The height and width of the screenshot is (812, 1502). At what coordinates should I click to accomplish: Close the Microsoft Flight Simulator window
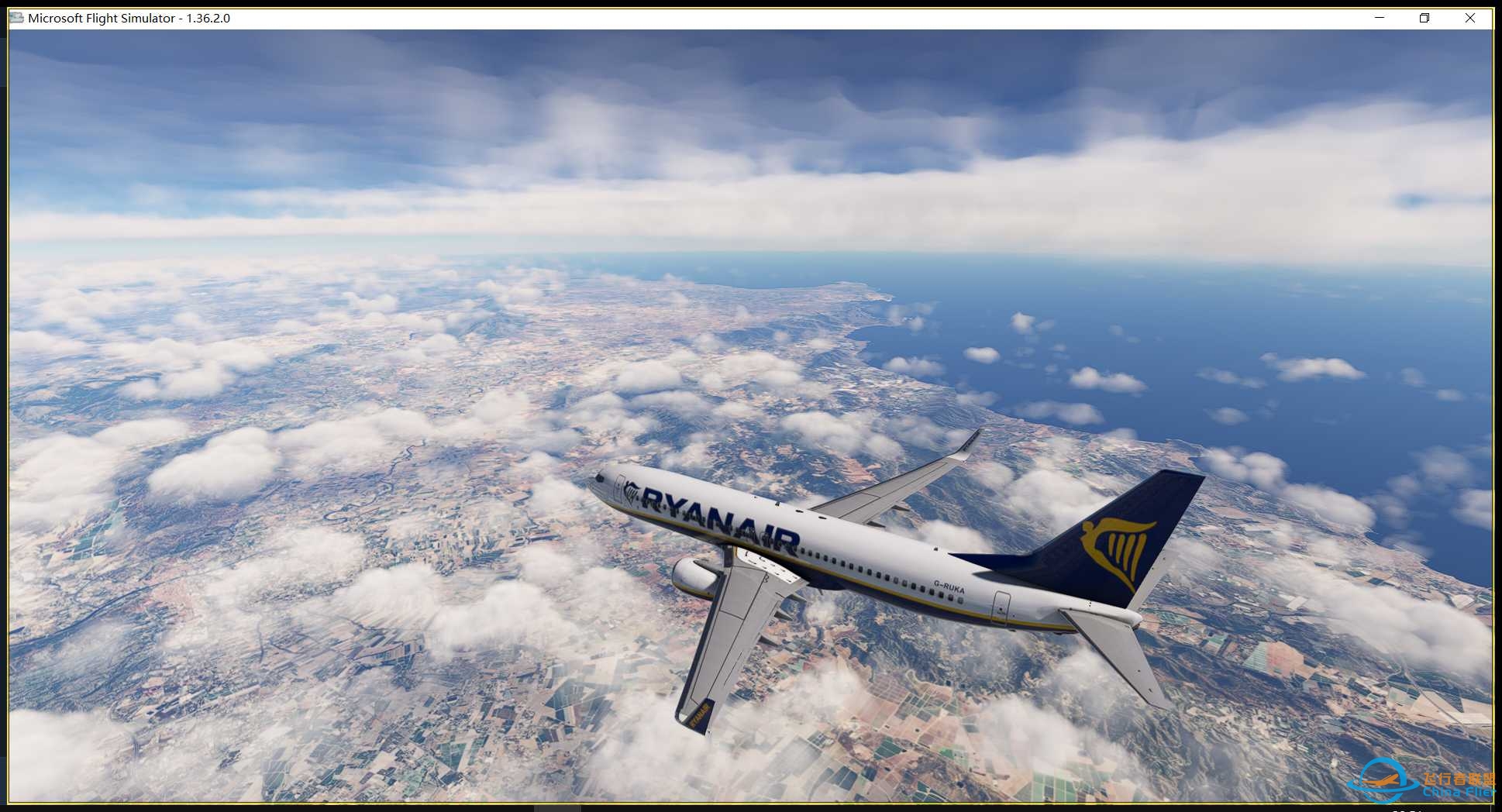pos(1469,18)
